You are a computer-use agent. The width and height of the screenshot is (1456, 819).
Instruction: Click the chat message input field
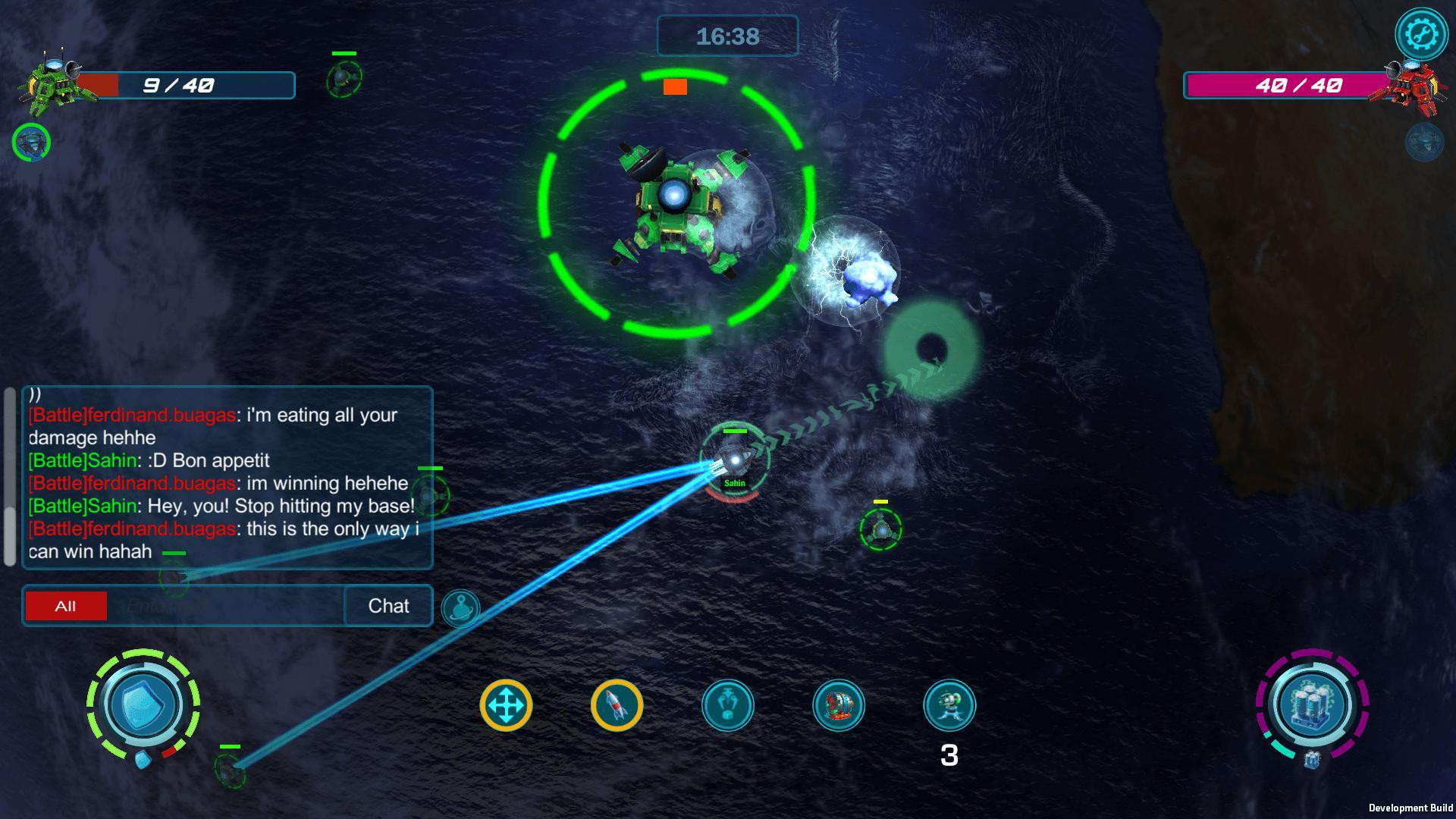tap(227, 606)
